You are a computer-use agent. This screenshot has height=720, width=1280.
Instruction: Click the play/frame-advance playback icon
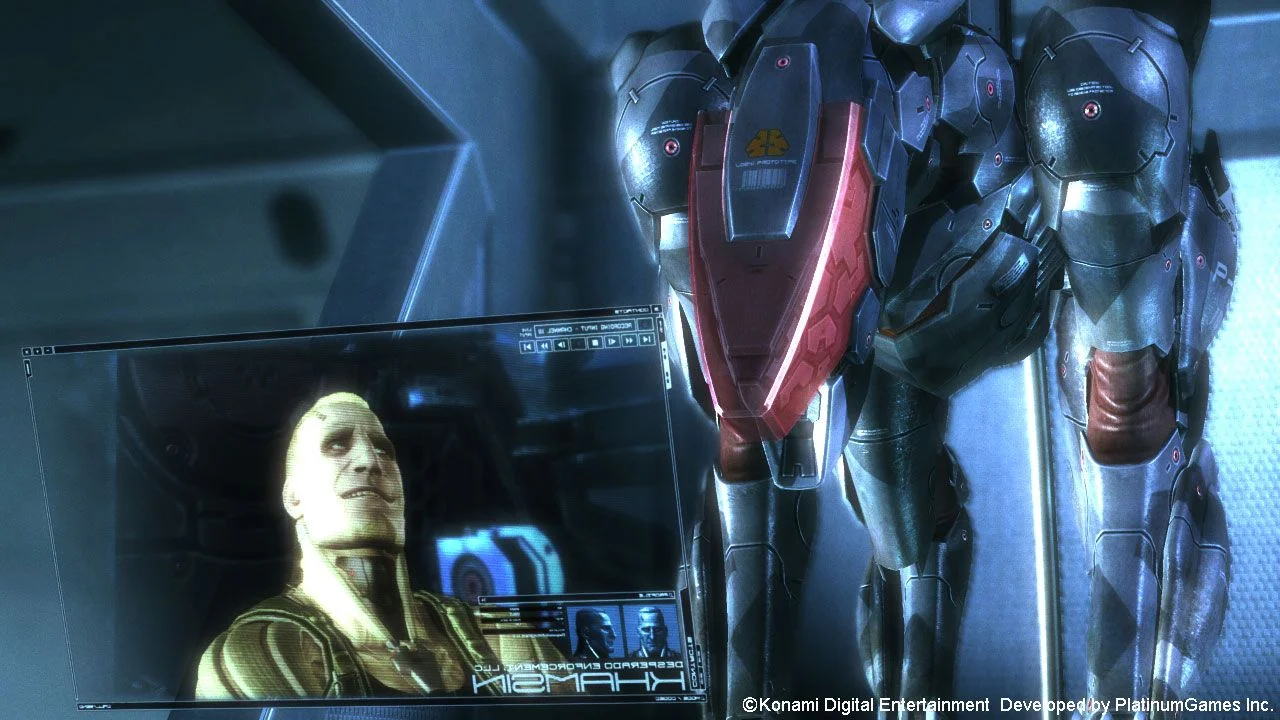coord(611,341)
